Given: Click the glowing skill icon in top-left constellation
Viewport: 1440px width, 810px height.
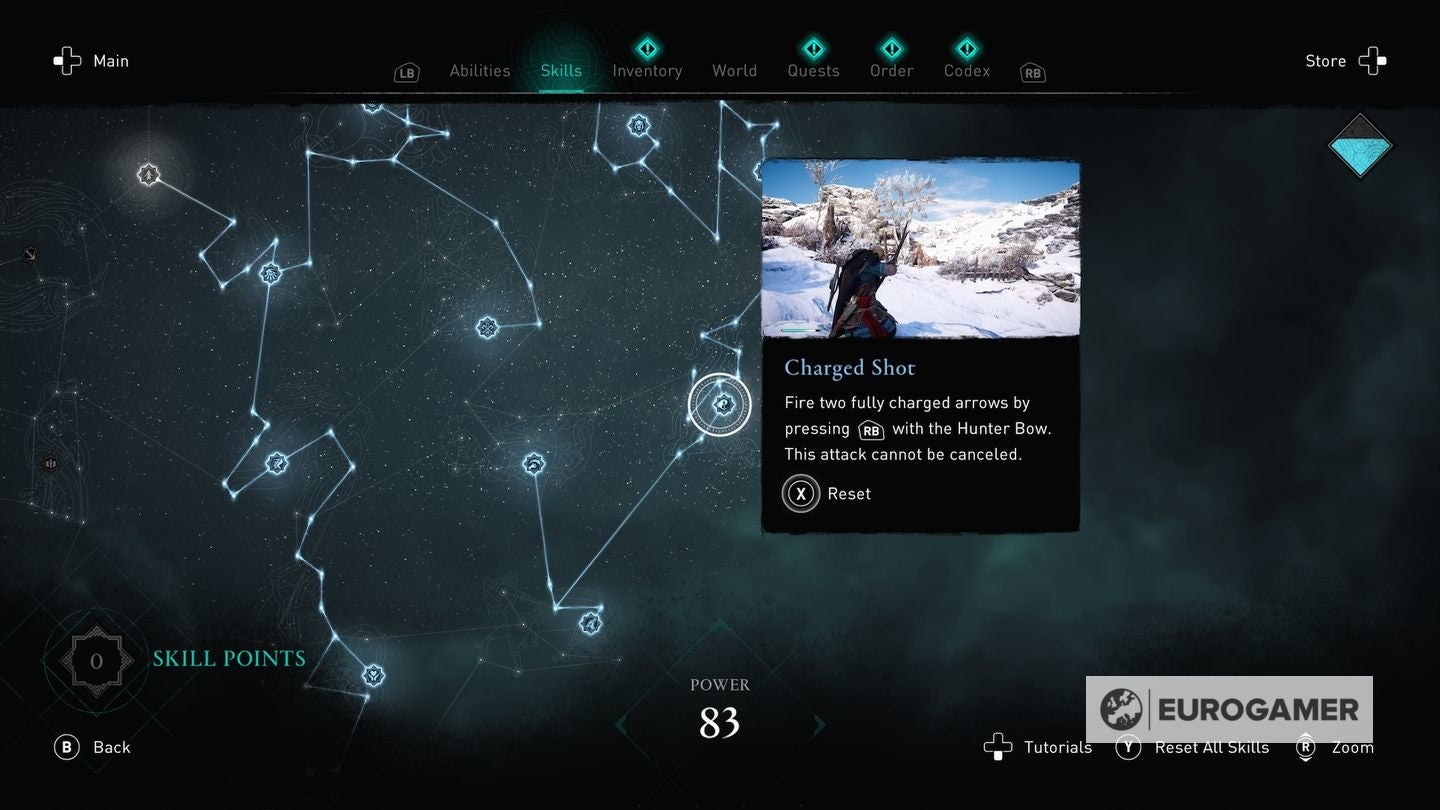Looking at the screenshot, I should 148,174.
